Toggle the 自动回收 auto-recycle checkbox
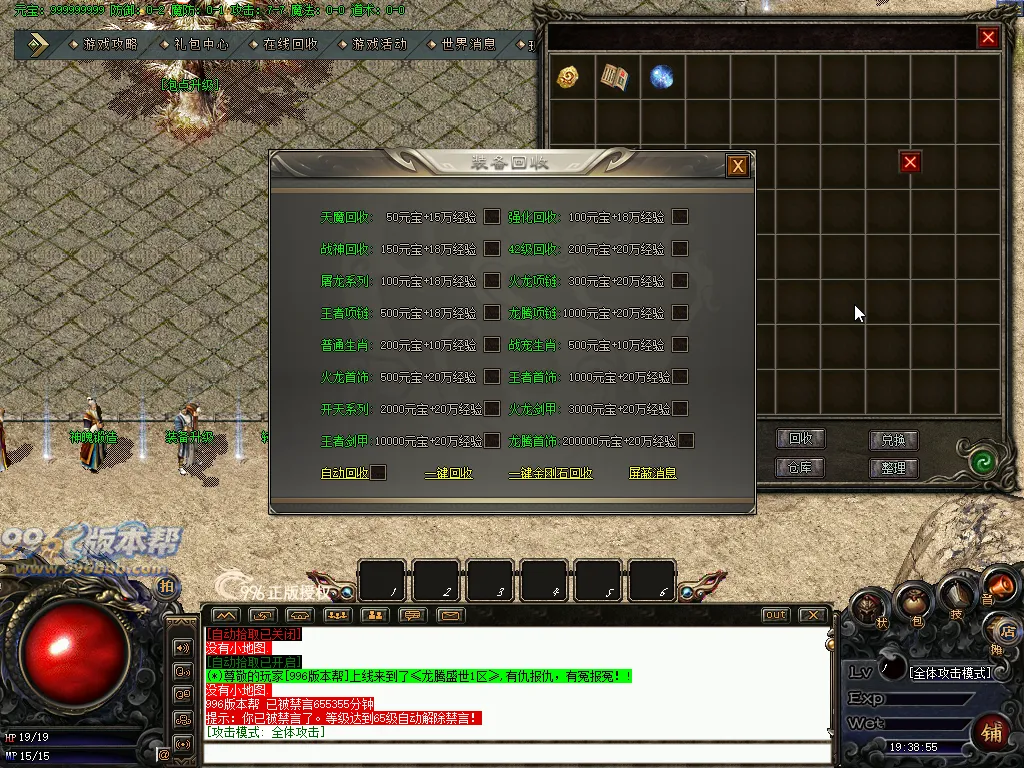This screenshot has height=768, width=1024. coord(378,473)
